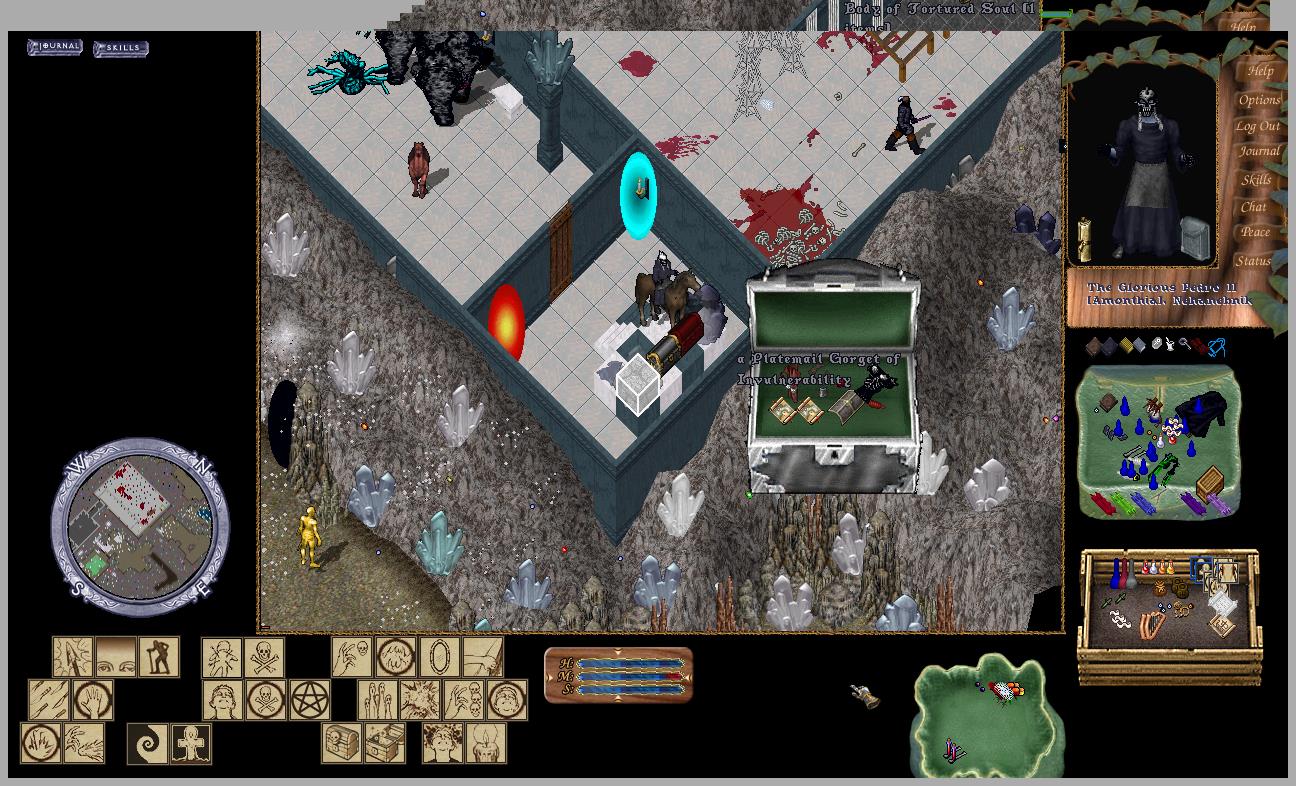Click the paperdoll Journal button

pos(1258,152)
